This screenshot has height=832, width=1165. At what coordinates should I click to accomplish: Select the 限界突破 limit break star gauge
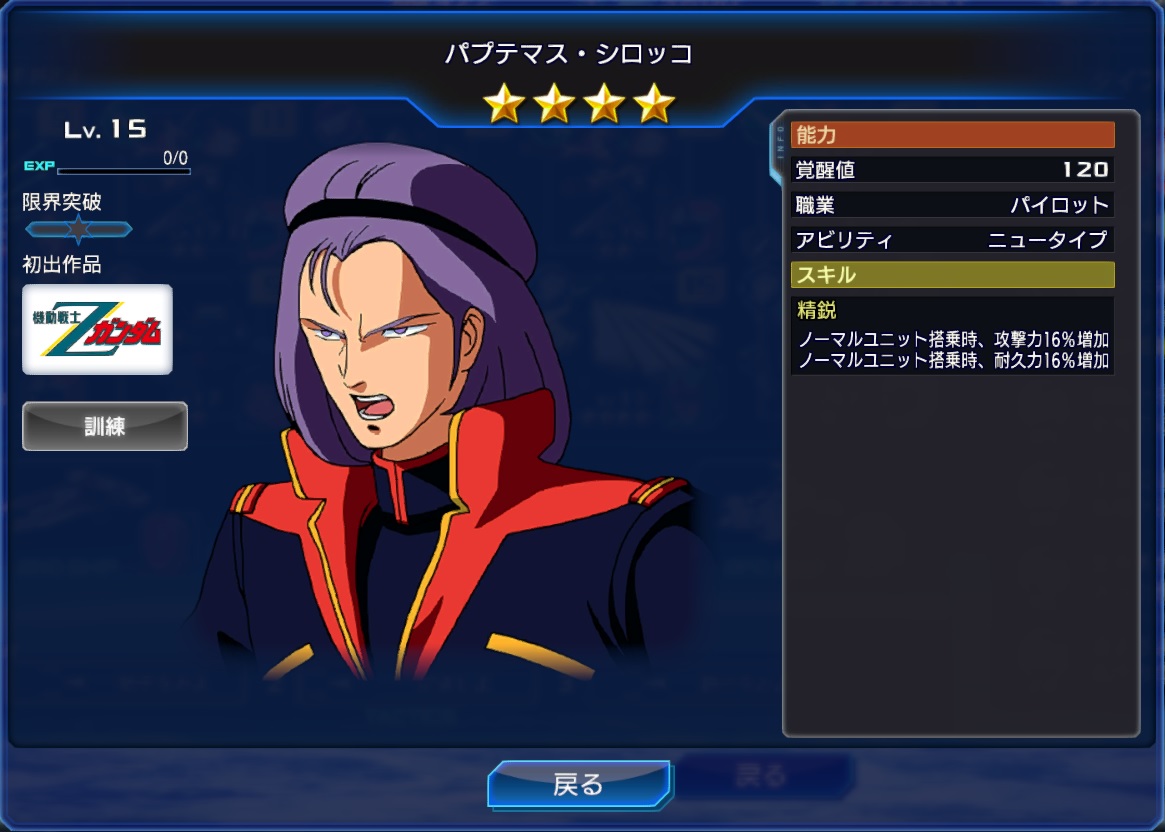tap(78, 230)
